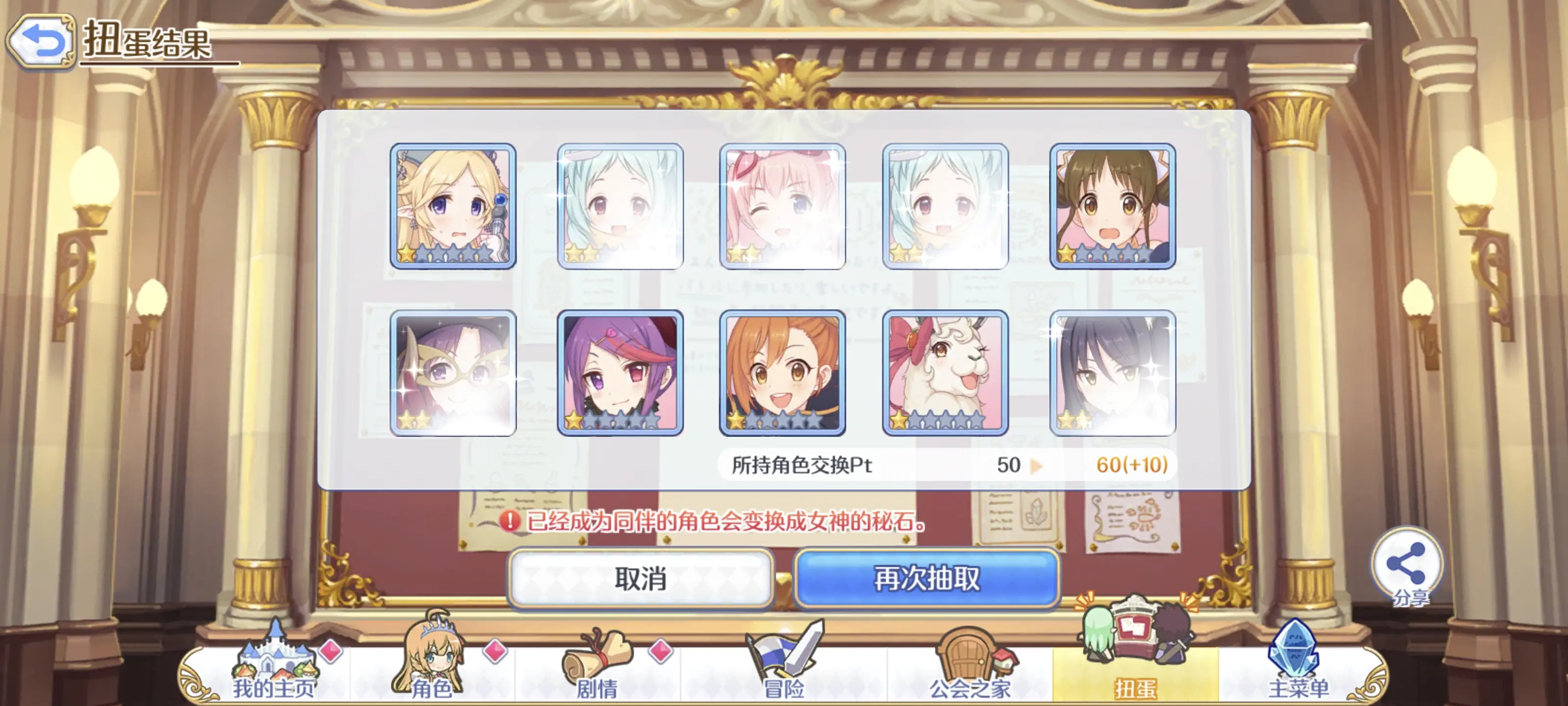Select the 扭蛋 gacha tab
The width and height of the screenshot is (1568, 706).
[1135, 670]
